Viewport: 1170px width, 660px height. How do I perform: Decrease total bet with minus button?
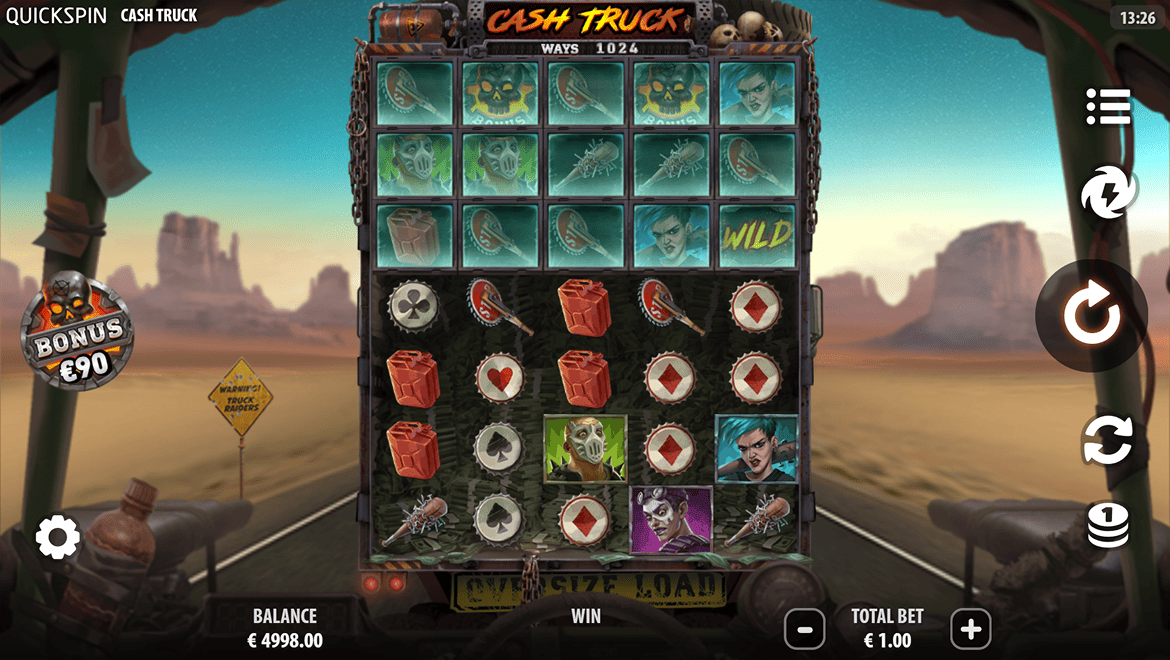(805, 629)
